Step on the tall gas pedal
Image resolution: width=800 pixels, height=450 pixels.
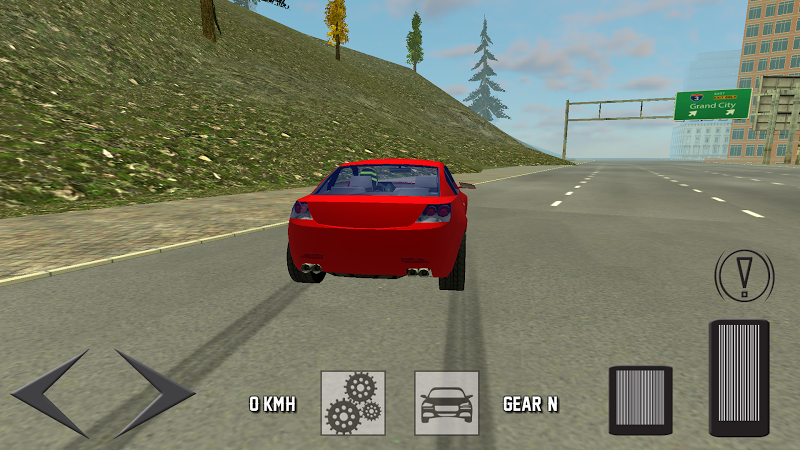[x=739, y=378]
